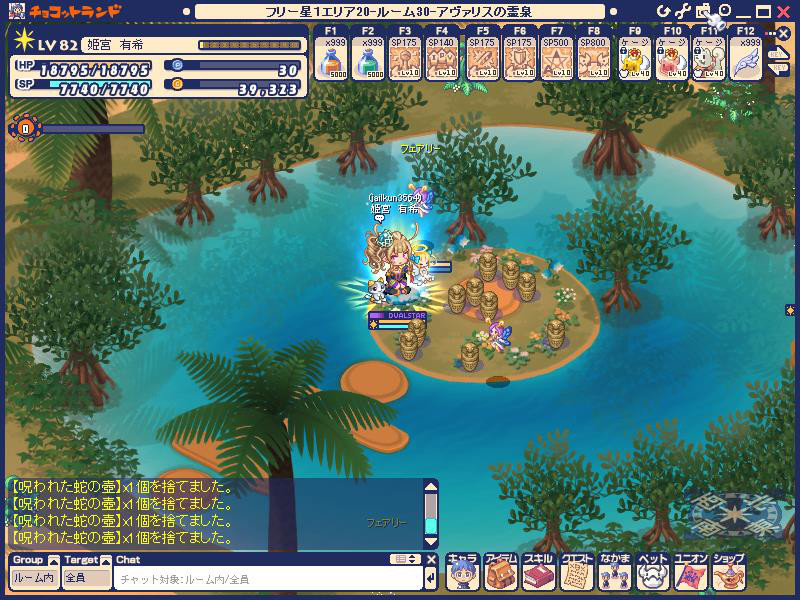Use the F1 orange potion slot
The width and height of the screenshot is (800, 600).
(332, 61)
